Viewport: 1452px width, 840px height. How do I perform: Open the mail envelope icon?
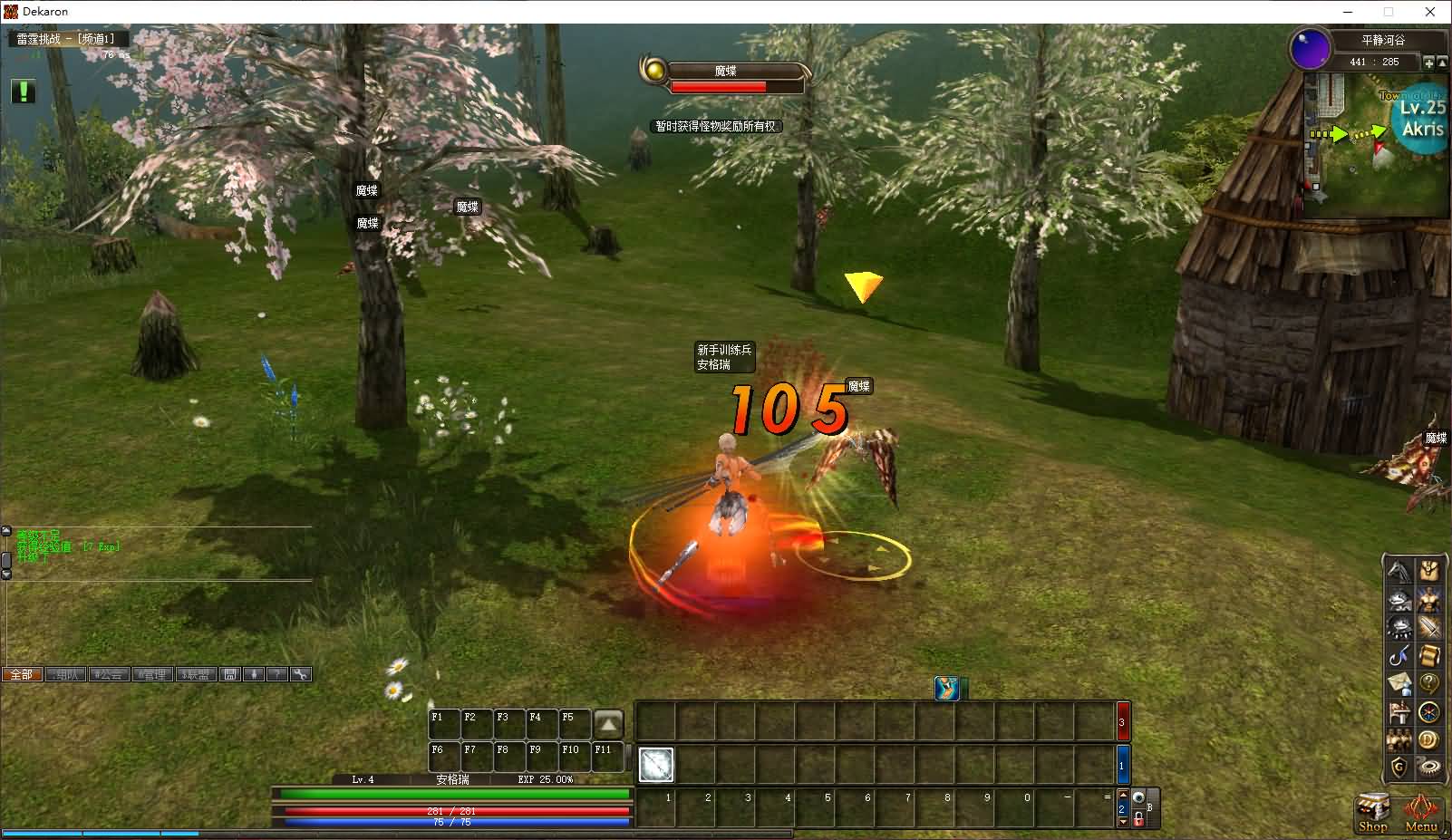(x=1400, y=683)
